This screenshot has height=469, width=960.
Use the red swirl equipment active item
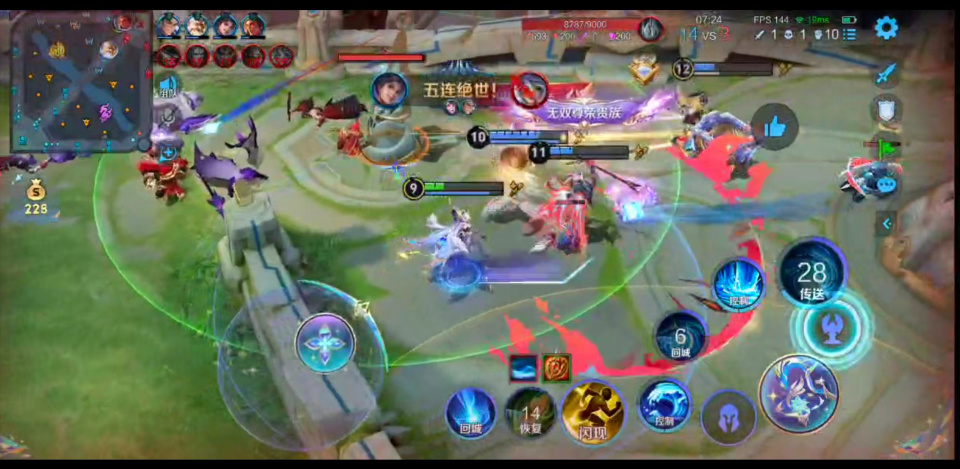(x=556, y=368)
